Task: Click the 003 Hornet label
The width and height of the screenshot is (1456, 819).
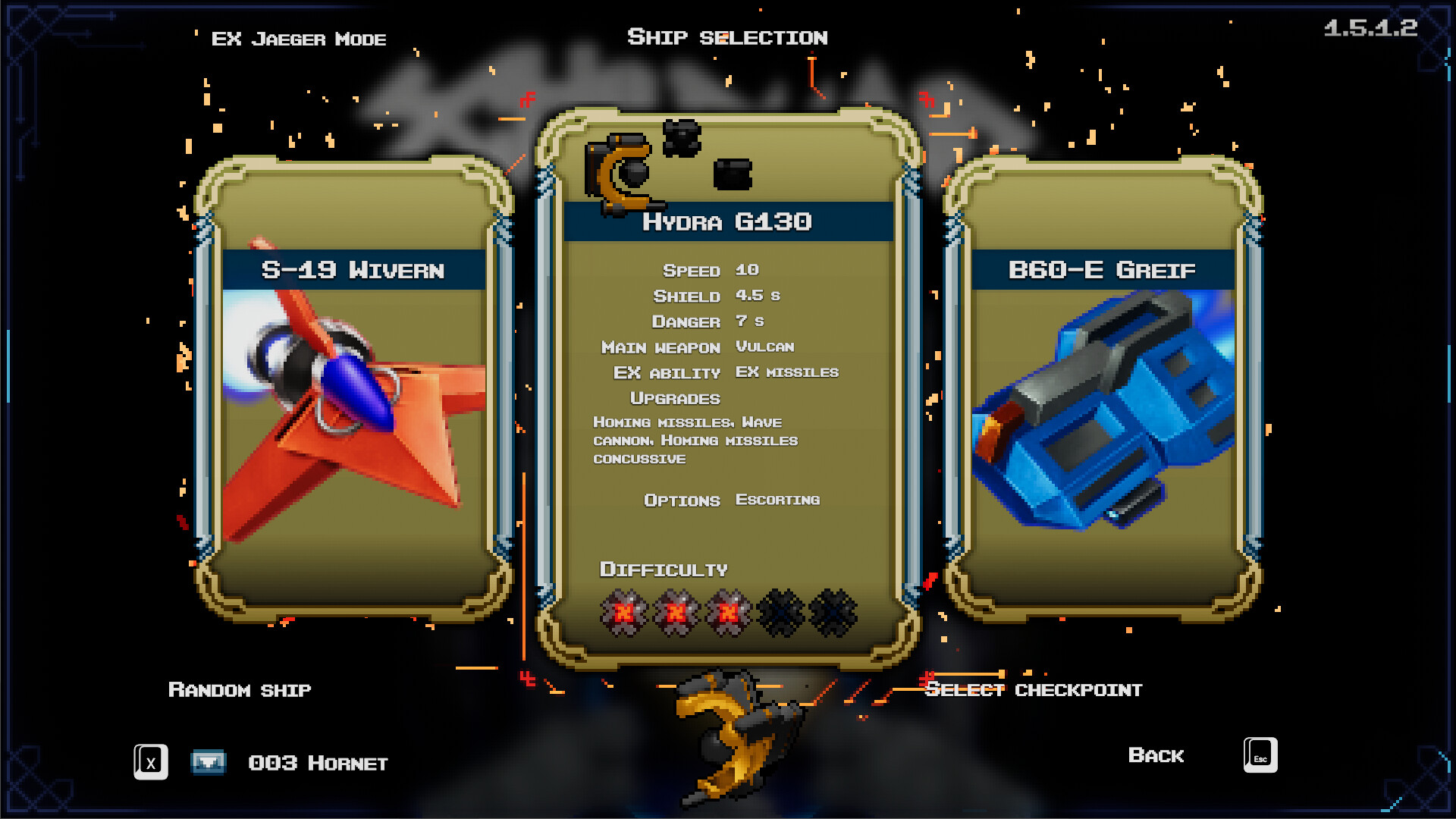Action: [x=318, y=763]
